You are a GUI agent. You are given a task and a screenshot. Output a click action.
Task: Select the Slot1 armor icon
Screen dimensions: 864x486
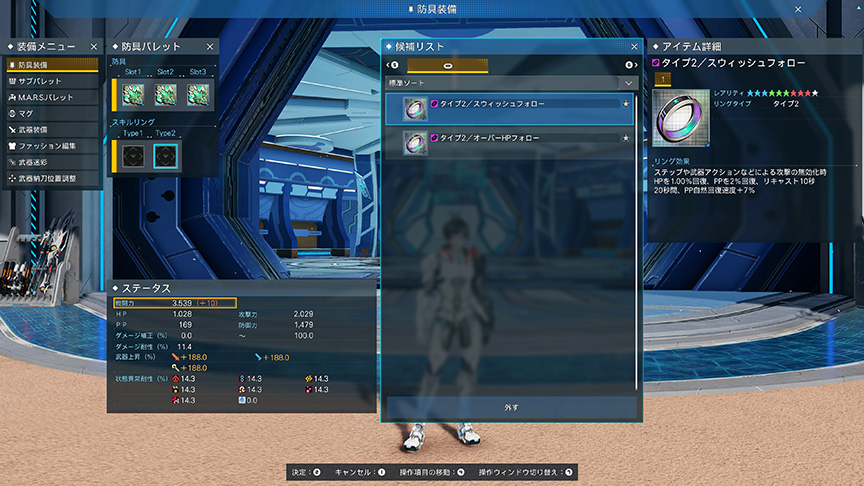coord(134,94)
